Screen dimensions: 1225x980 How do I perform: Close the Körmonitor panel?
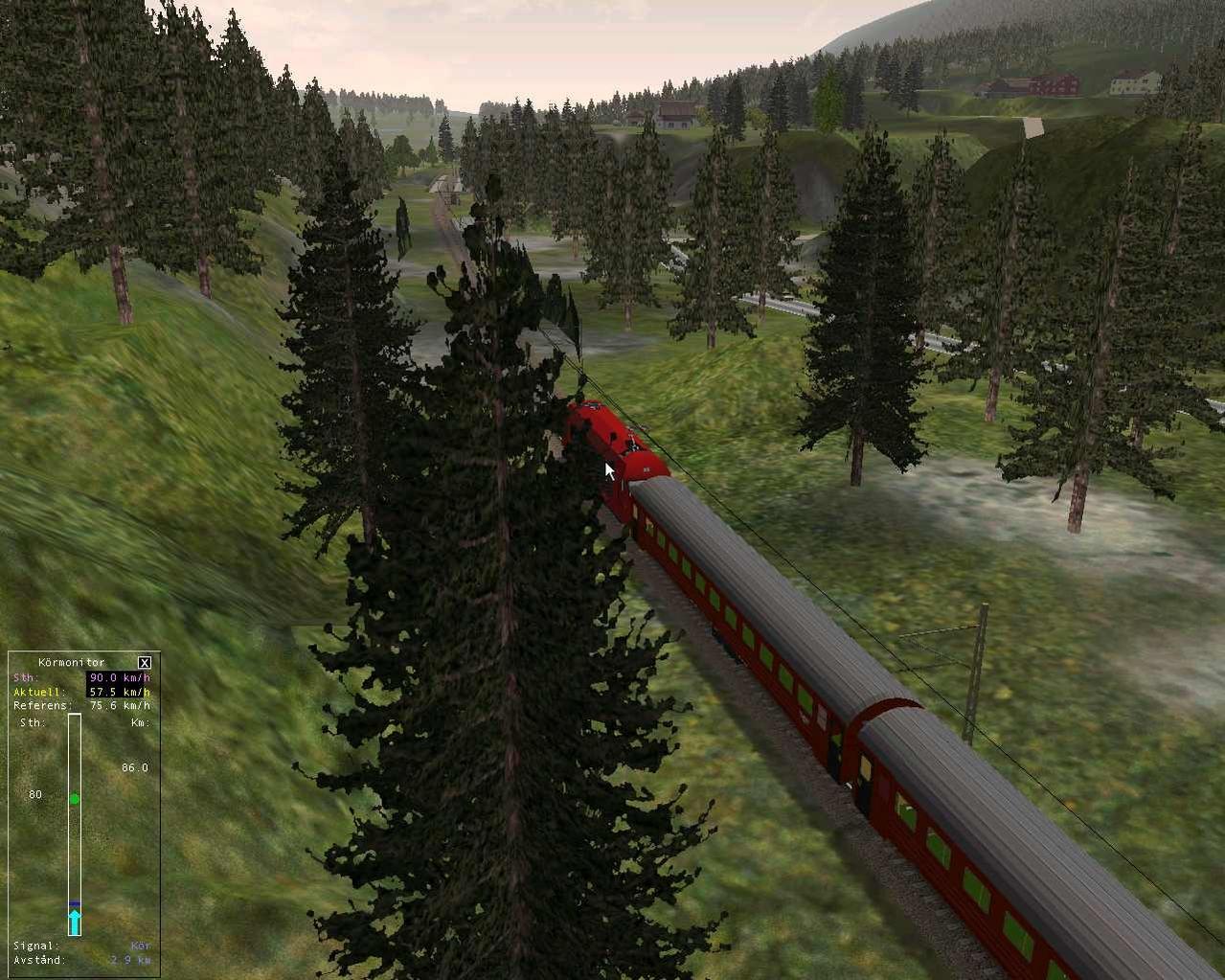click(145, 662)
